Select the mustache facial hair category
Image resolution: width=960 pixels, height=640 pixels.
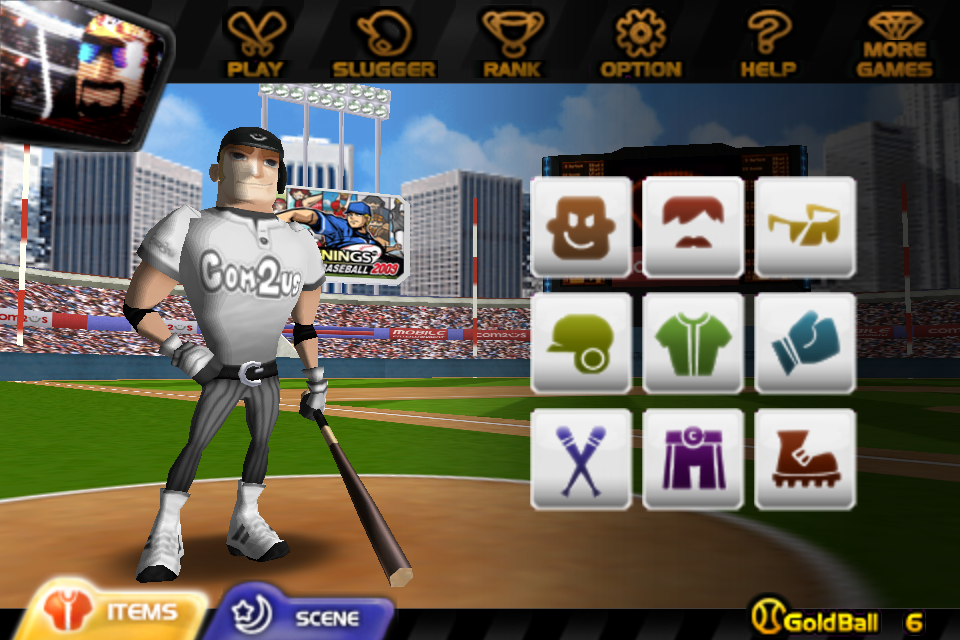pyautogui.click(x=693, y=227)
